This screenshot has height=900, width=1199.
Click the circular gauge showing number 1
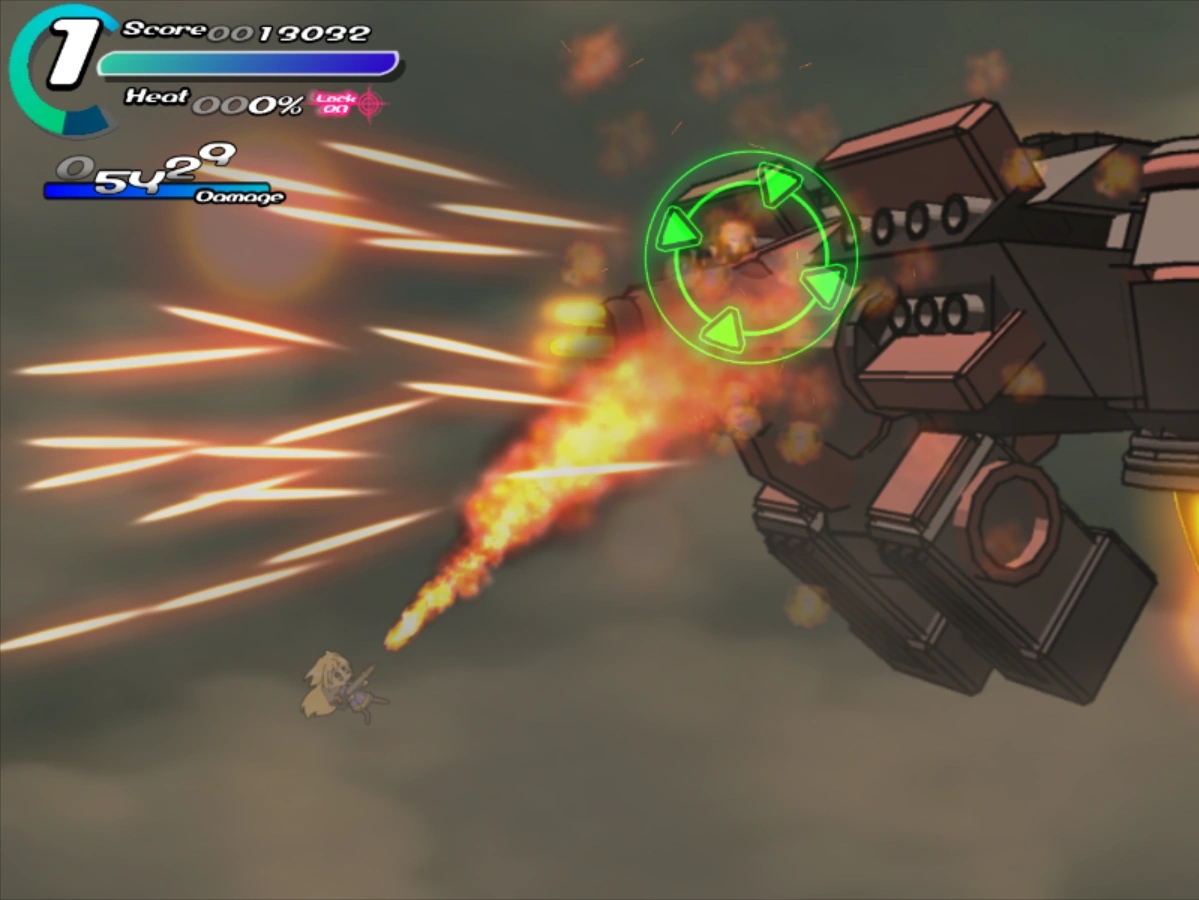pyautogui.click(x=64, y=66)
